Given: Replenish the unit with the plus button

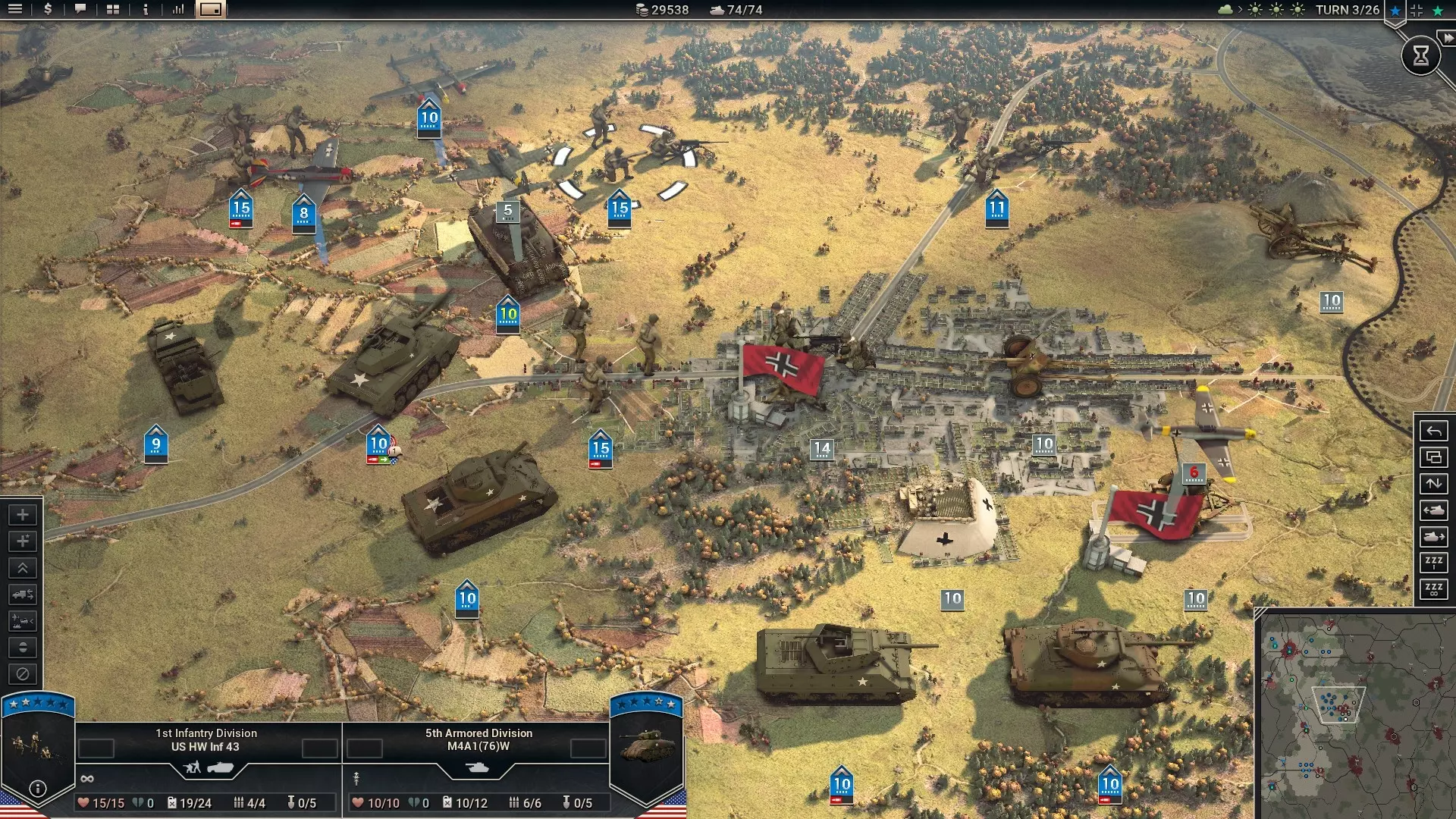Looking at the screenshot, I should coord(23,515).
